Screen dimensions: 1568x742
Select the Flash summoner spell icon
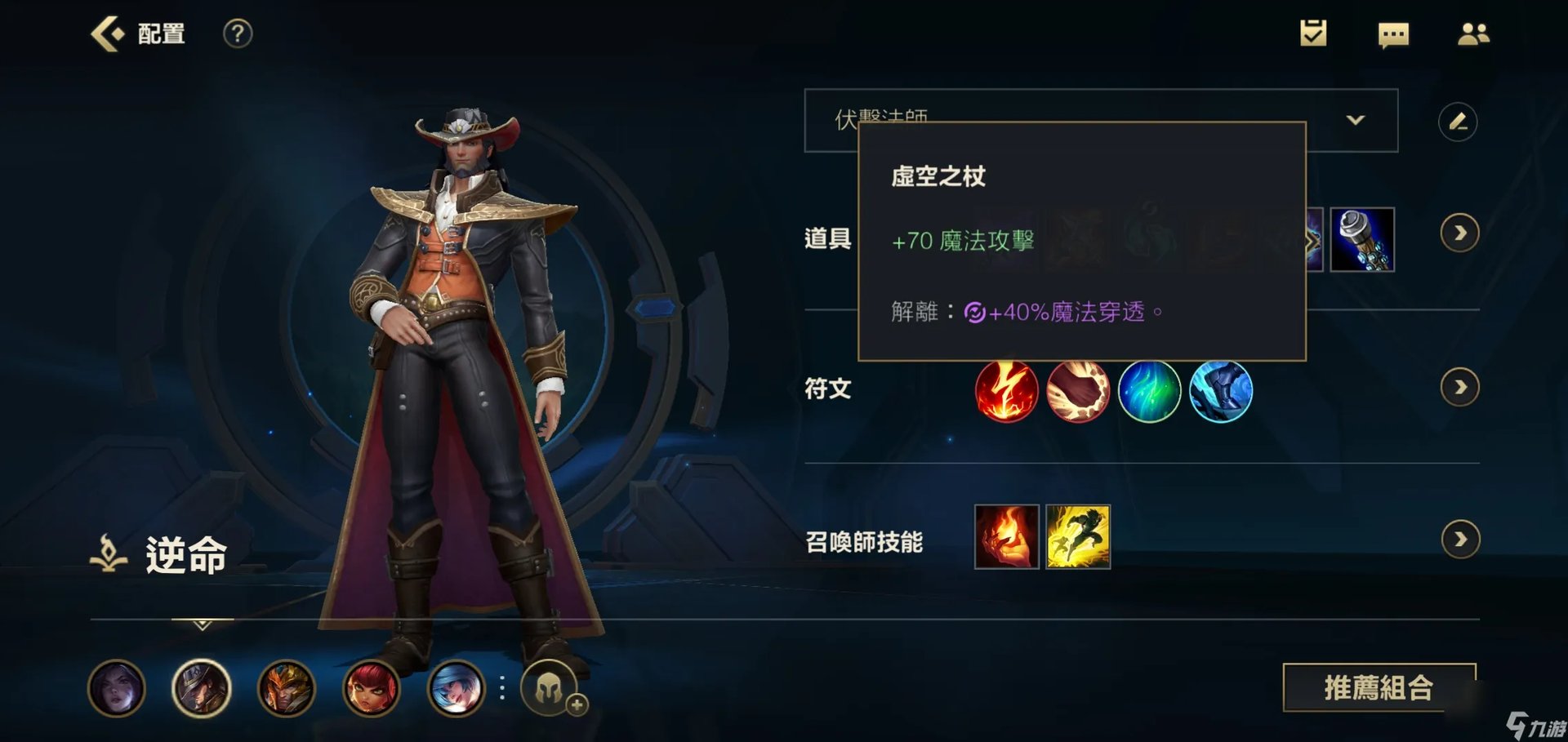1078,538
